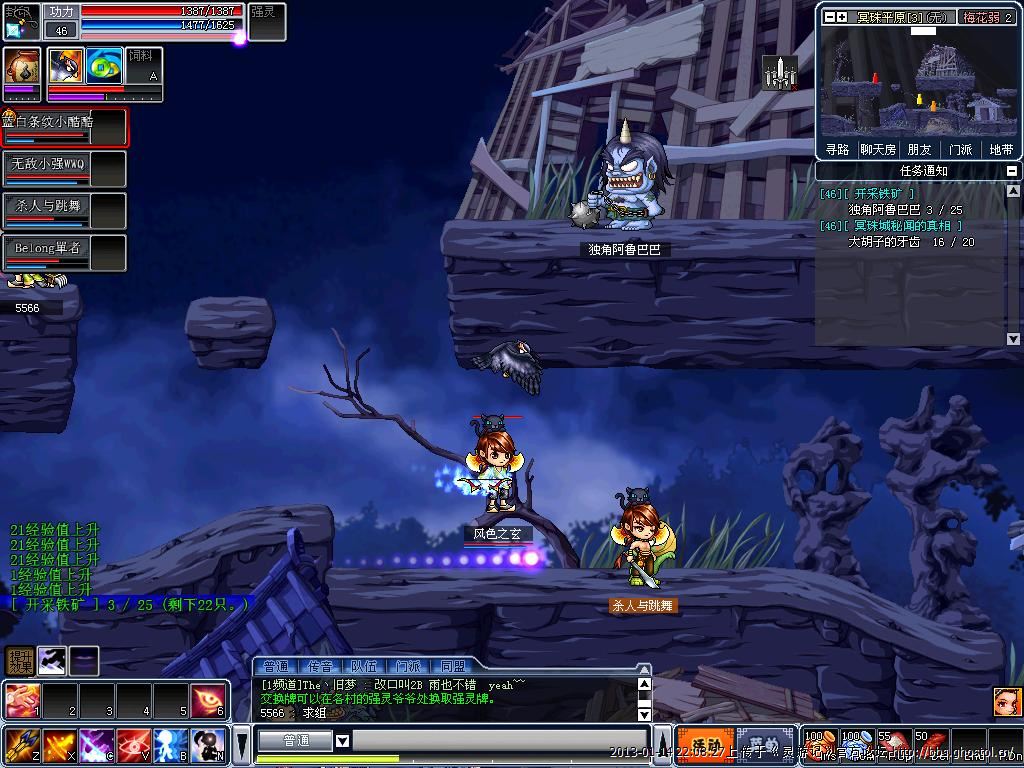Open the 地带 zone button
Screen dimensions: 1024x768
pyautogui.click(x=1001, y=149)
